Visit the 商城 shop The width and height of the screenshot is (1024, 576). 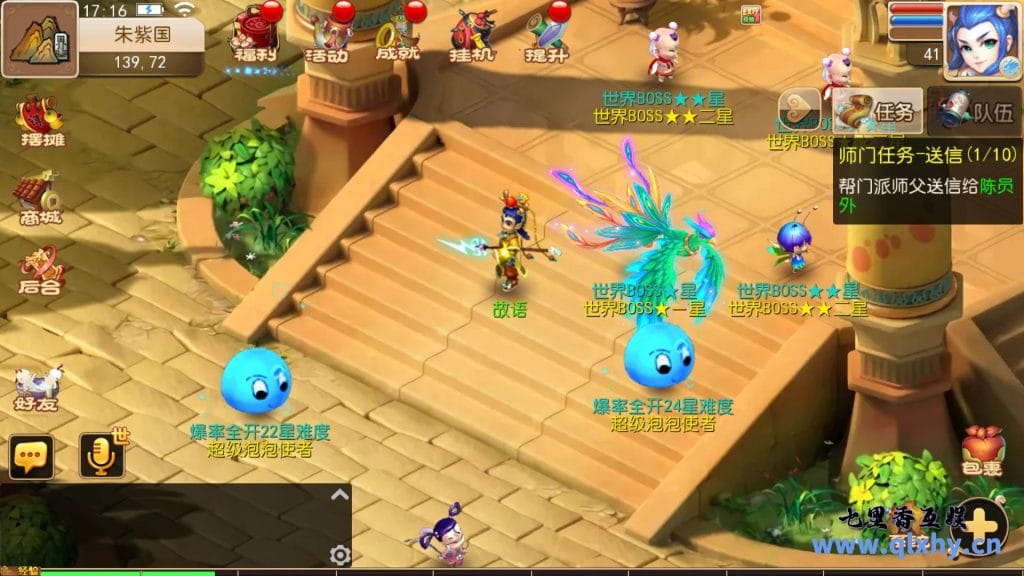point(40,197)
